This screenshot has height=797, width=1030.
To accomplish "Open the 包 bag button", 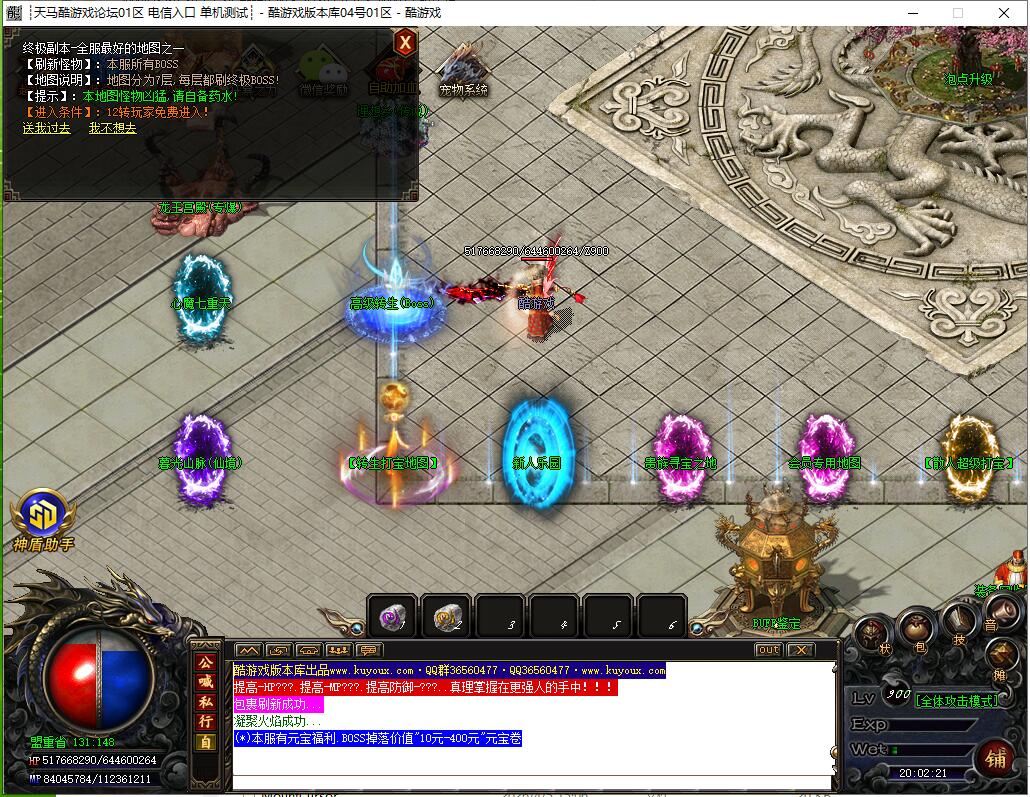I will (x=915, y=628).
